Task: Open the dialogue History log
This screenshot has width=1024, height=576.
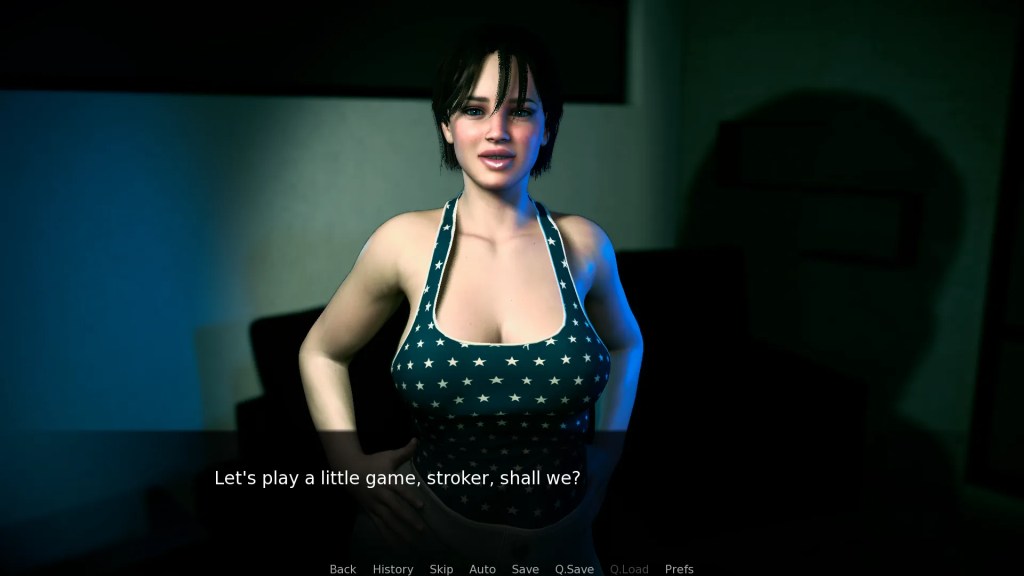Action: click(393, 569)
